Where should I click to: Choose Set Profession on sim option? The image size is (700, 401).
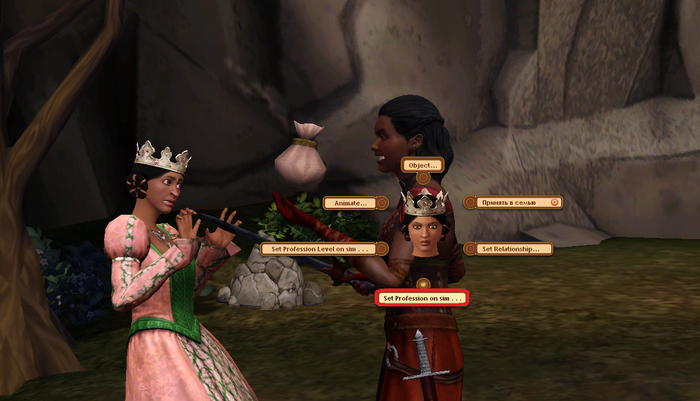click(422, 298)
